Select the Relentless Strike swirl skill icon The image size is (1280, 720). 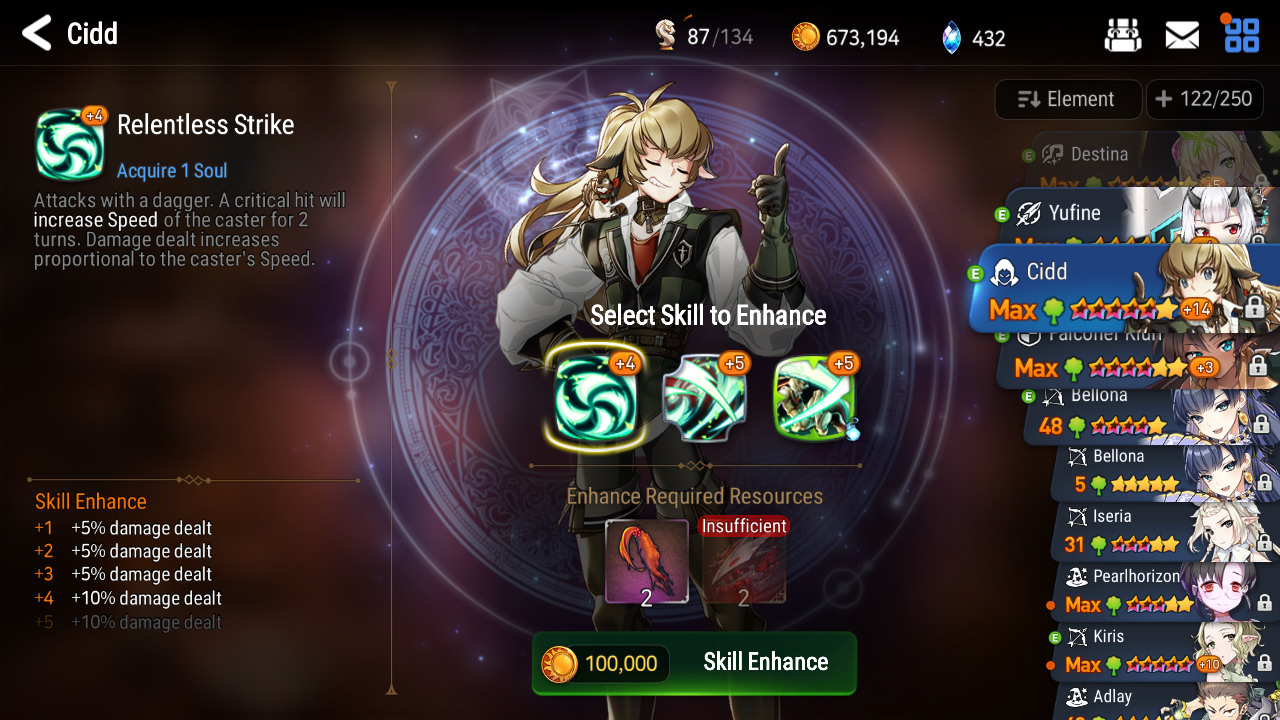coord(595,399)
